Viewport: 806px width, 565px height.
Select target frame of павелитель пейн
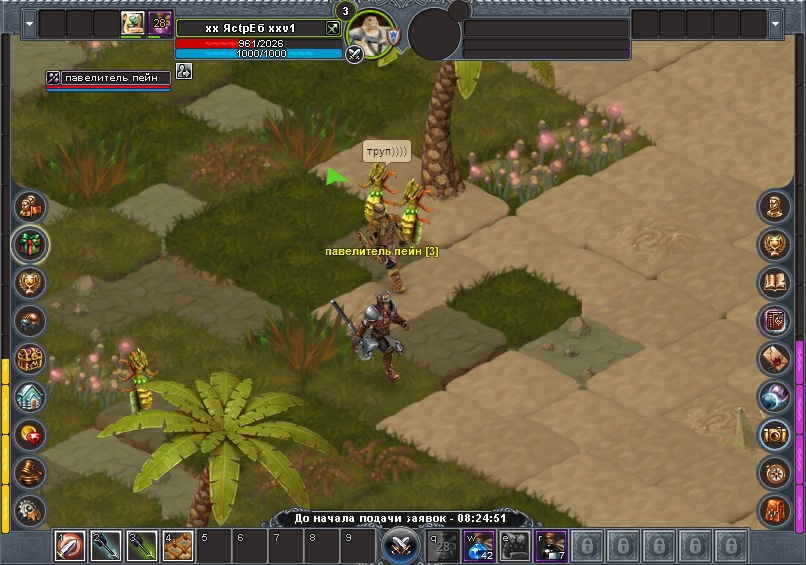tap(108, 79)
